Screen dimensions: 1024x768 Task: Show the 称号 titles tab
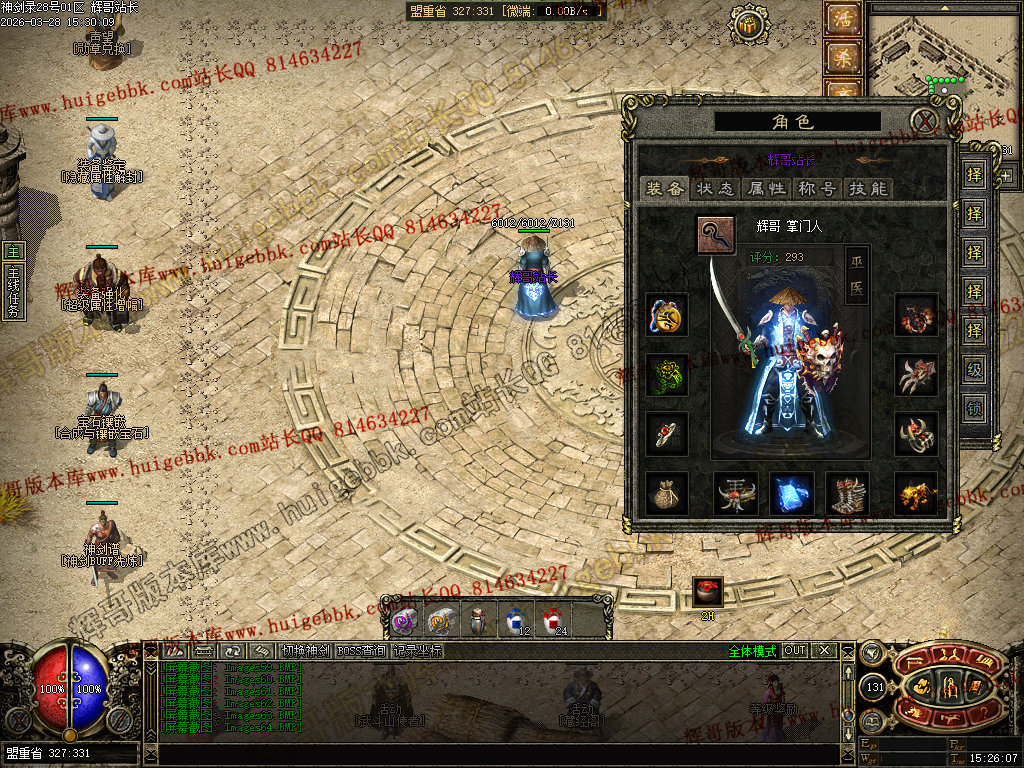(x=816, y=188)
